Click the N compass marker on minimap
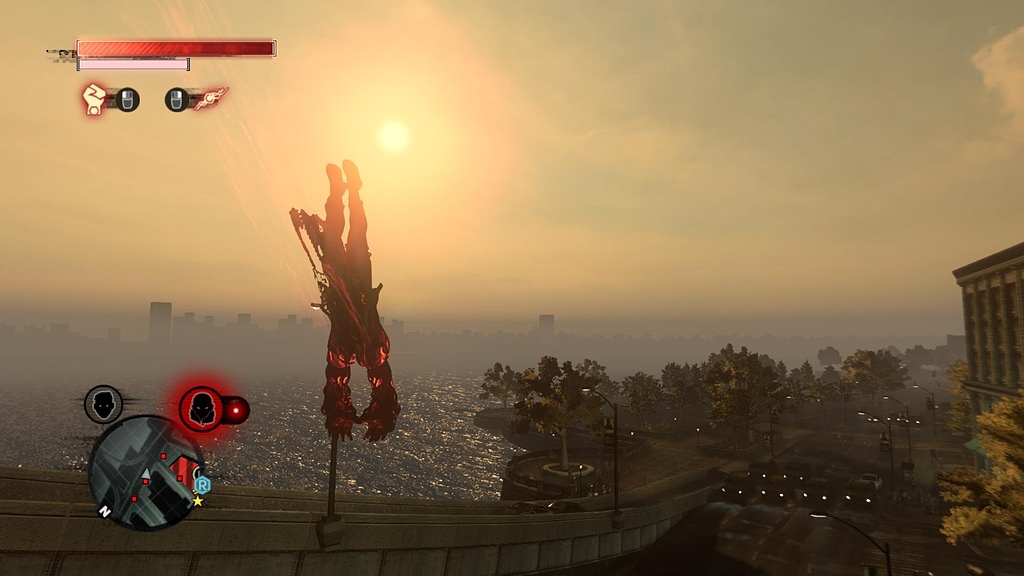The image size is (1024, 576). click(104, 510)
